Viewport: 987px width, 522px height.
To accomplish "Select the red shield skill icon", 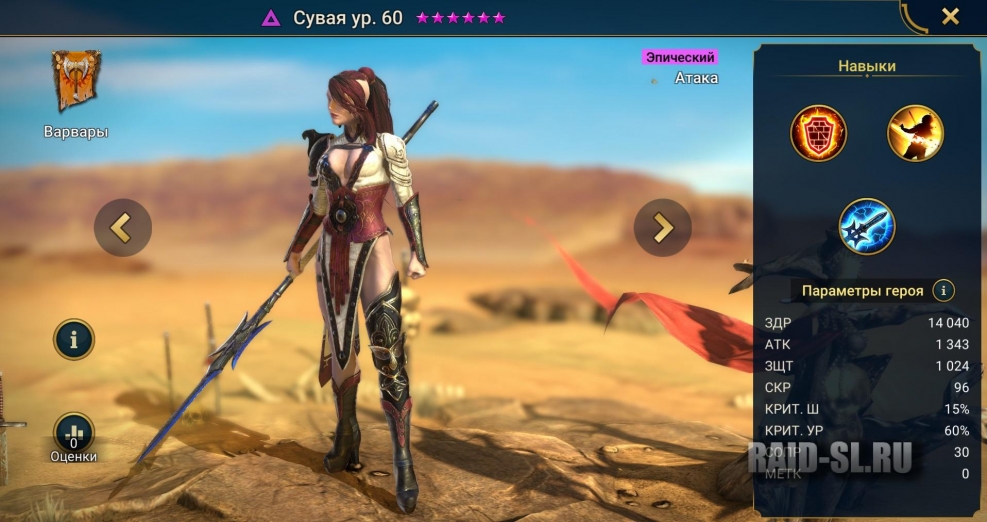I will pyautogui.click(x=819, y=133).
